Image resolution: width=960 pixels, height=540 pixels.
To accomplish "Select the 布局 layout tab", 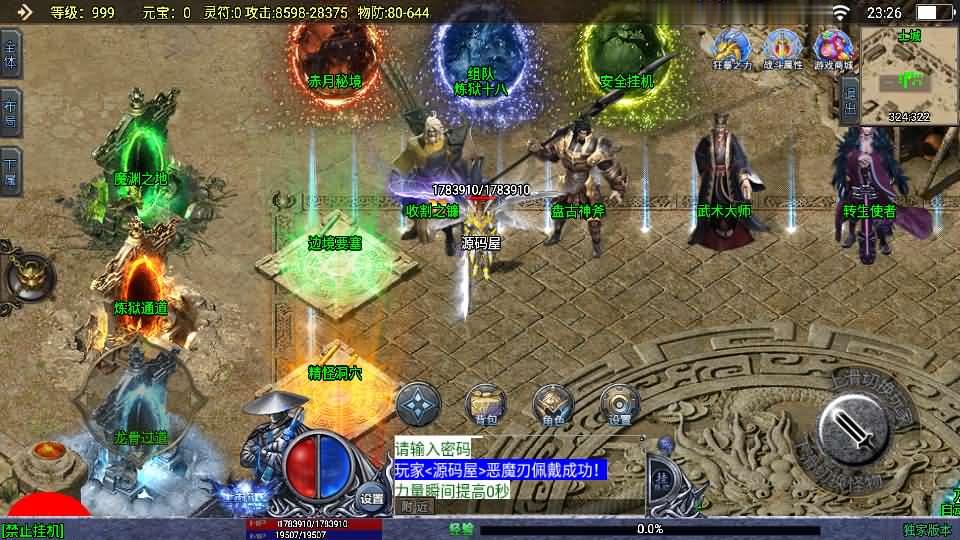I will coord(10,111).
